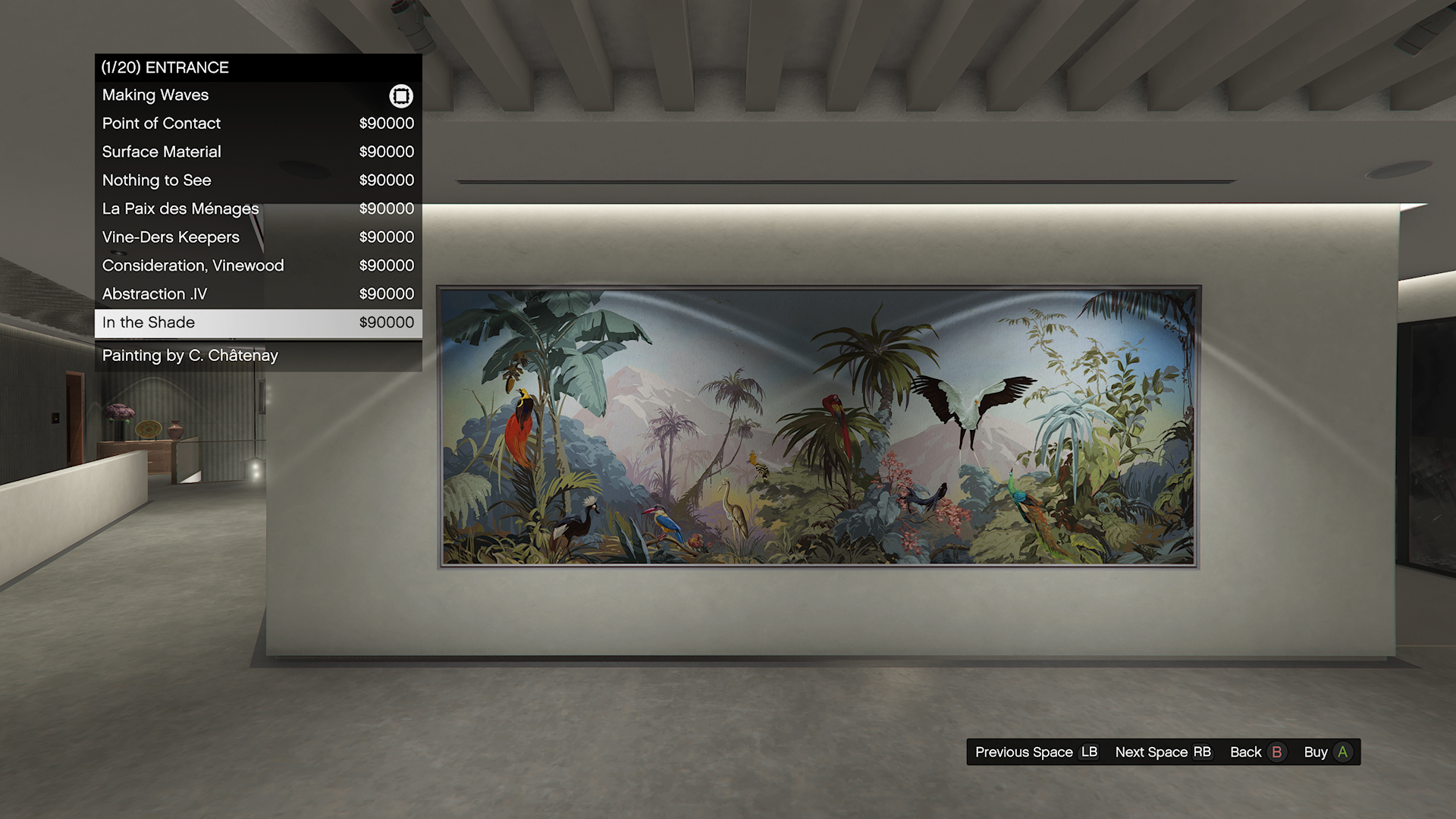
Task: Go Back from the art menu
Action: point(1257,752)
